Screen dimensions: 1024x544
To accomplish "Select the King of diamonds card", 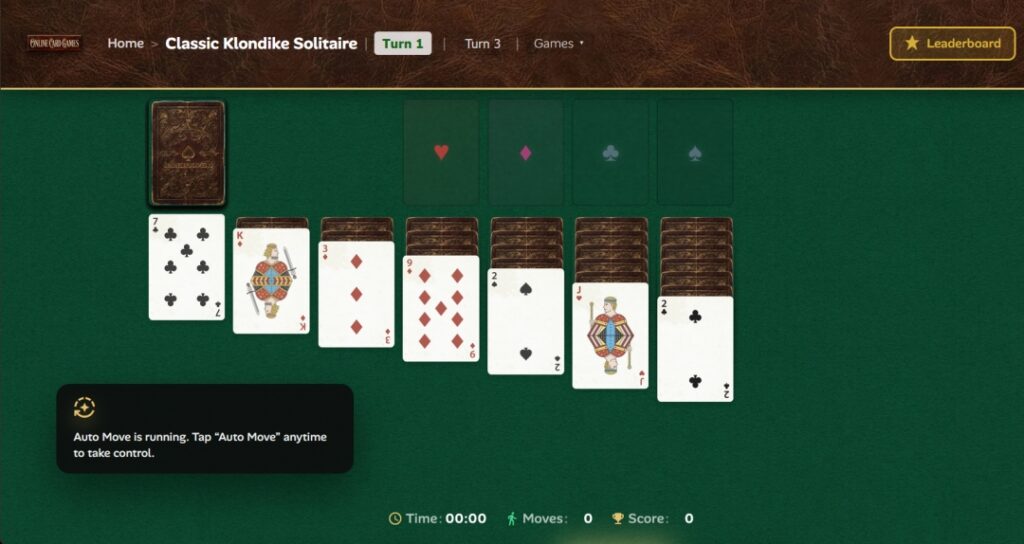I will click(271, 281).
